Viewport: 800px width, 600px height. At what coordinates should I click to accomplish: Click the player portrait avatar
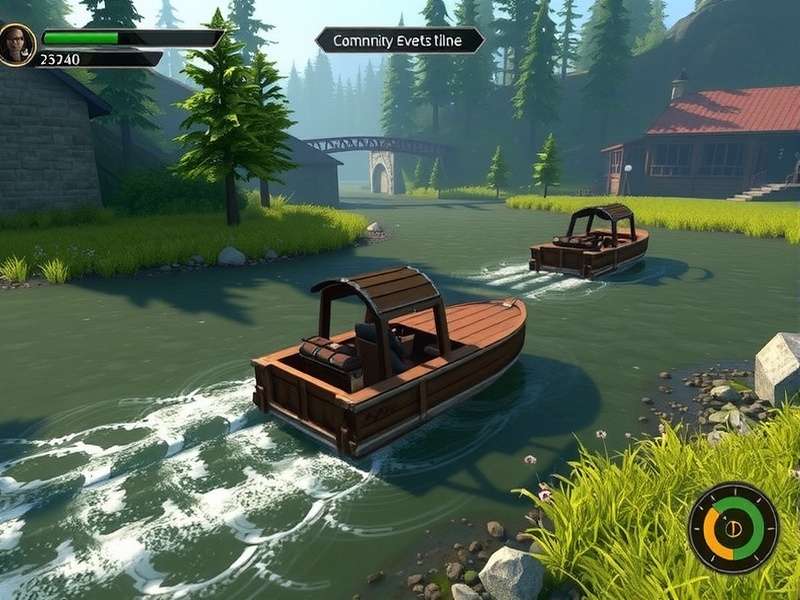[17, 44]
